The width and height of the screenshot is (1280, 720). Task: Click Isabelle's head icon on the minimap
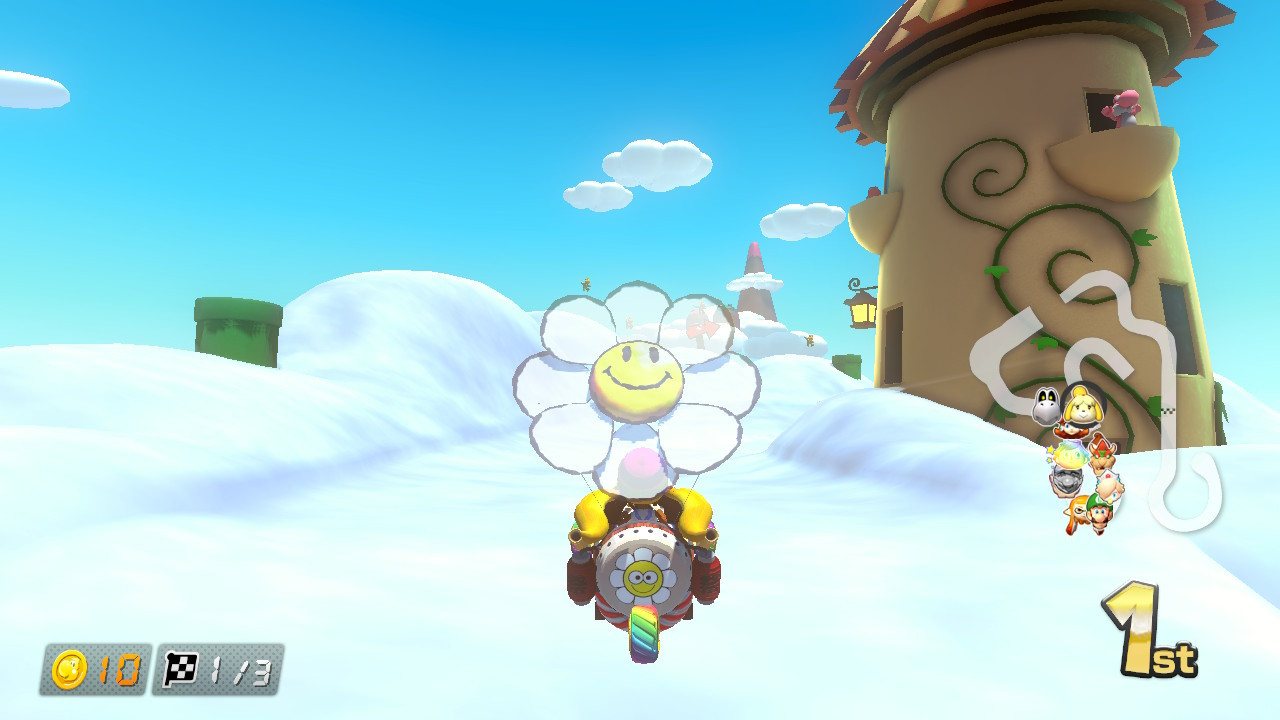coord(1084,408)
